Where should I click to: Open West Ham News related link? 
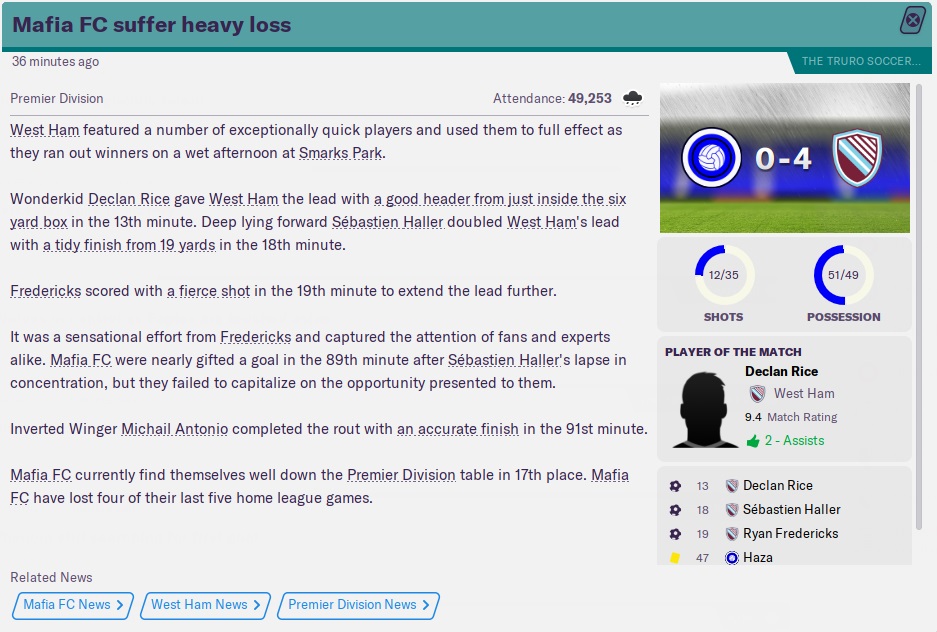point(205,605)
